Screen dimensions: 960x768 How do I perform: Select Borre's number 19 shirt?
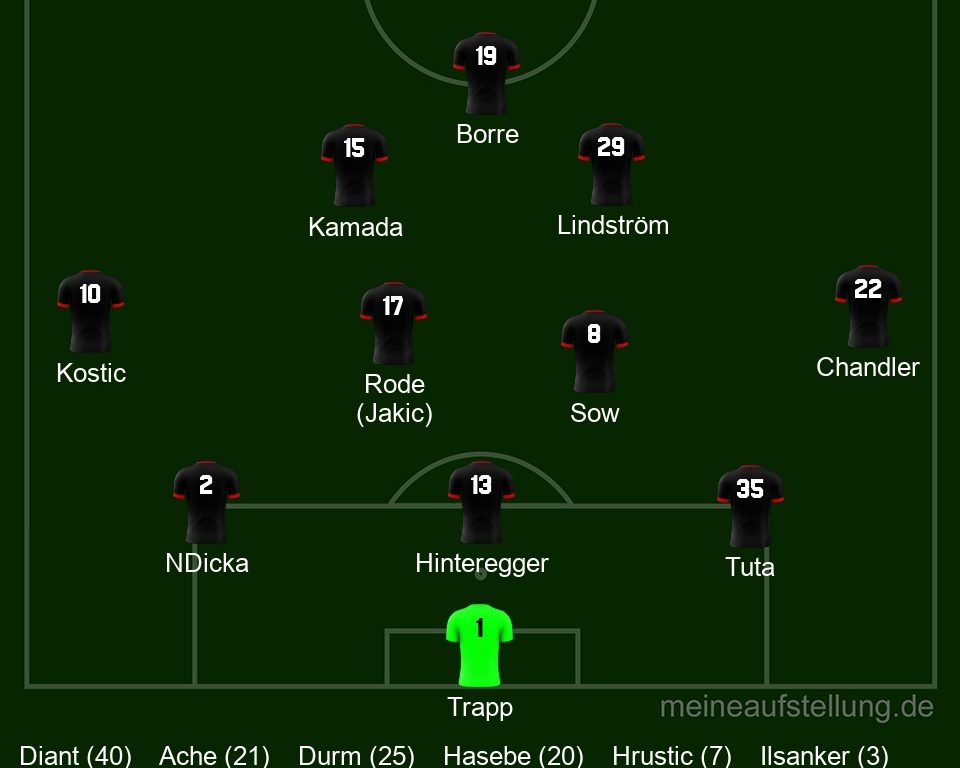pos(486,72)
